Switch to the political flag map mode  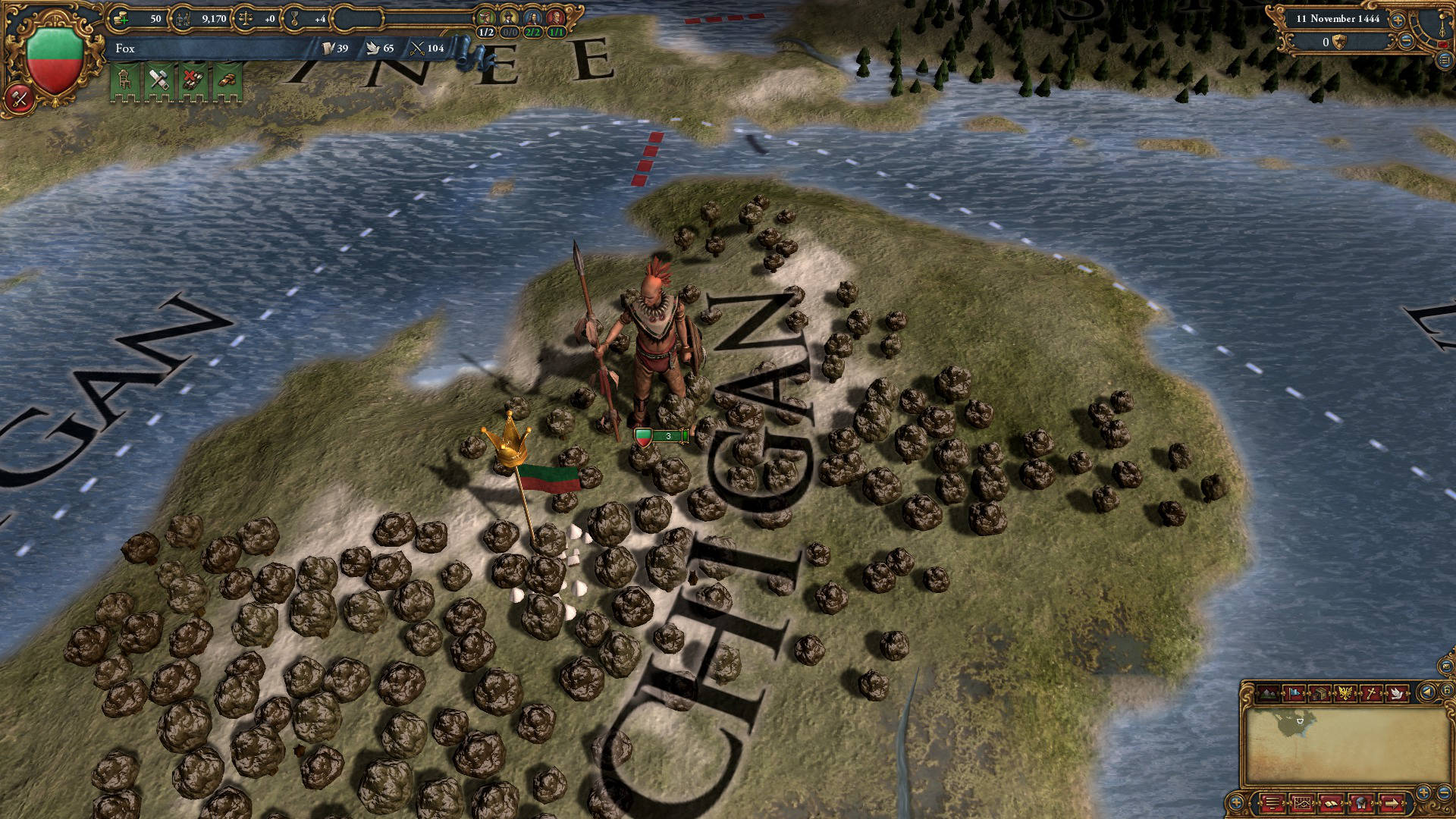coord(1294,693)
